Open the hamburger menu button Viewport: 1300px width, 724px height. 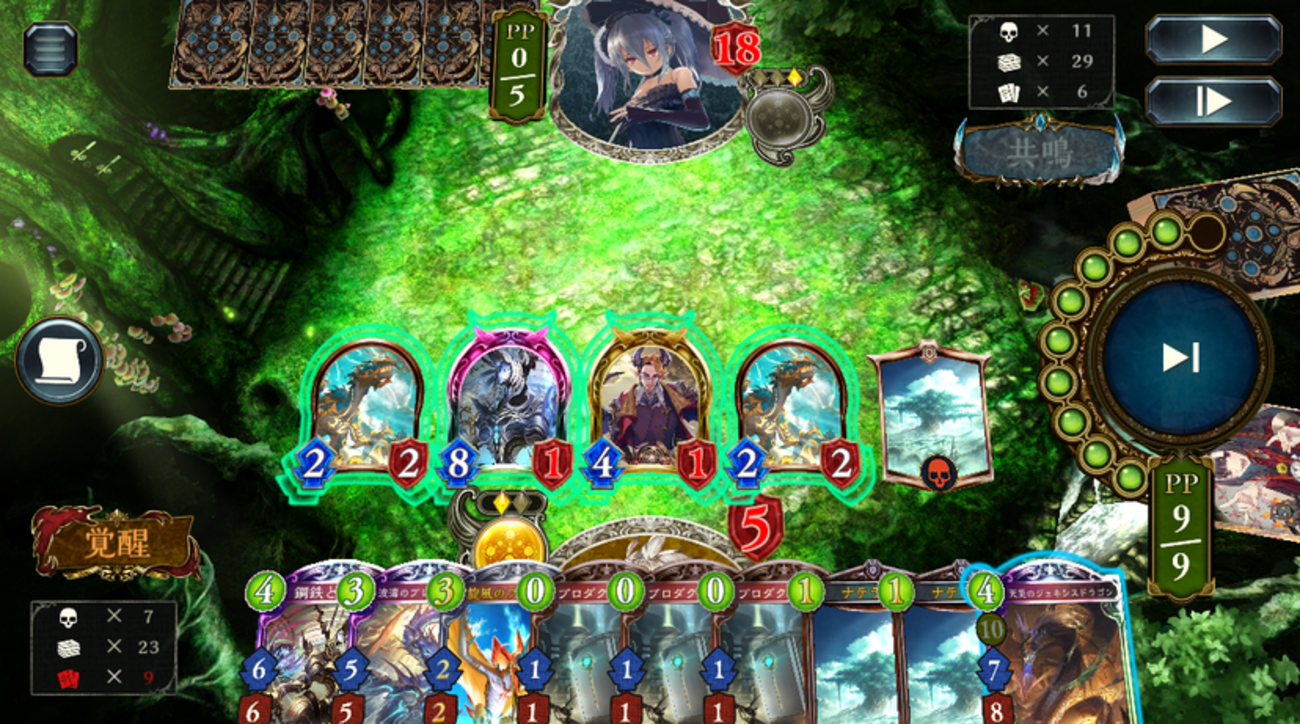click(x=50, y=48)
